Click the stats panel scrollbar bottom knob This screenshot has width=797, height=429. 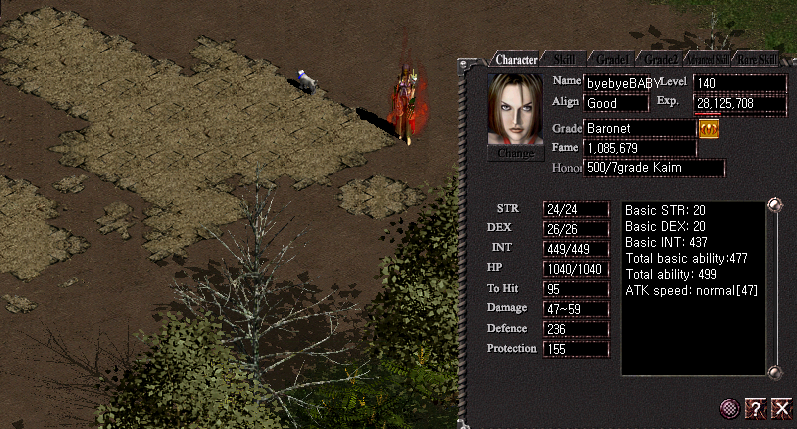(x=773, y=373)
